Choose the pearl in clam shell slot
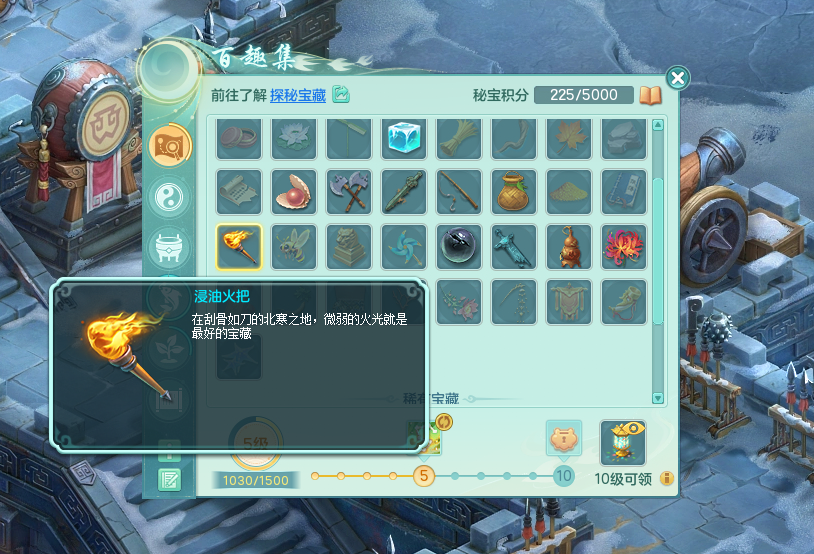Screen dimensions: 814x554 pyautogui.click(x=294, y=191)
